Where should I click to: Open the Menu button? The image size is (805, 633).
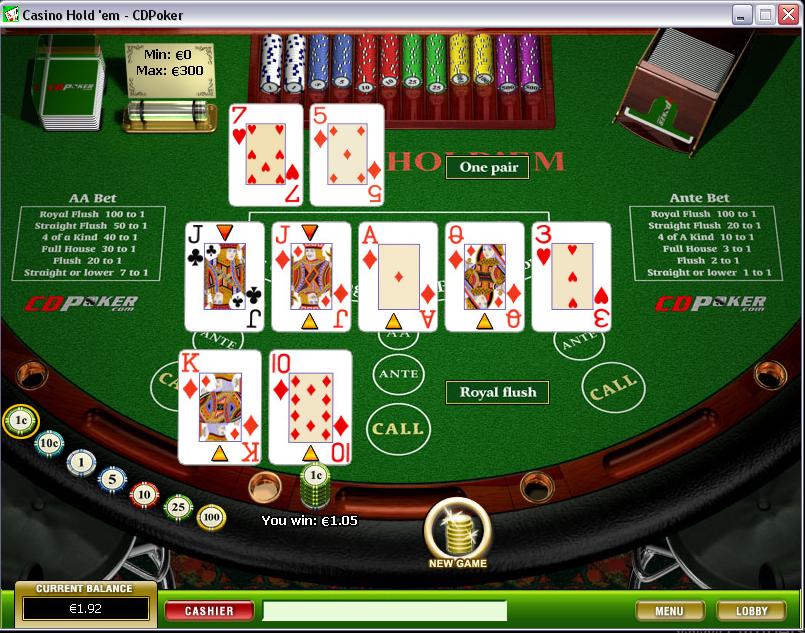coord(669,610)
